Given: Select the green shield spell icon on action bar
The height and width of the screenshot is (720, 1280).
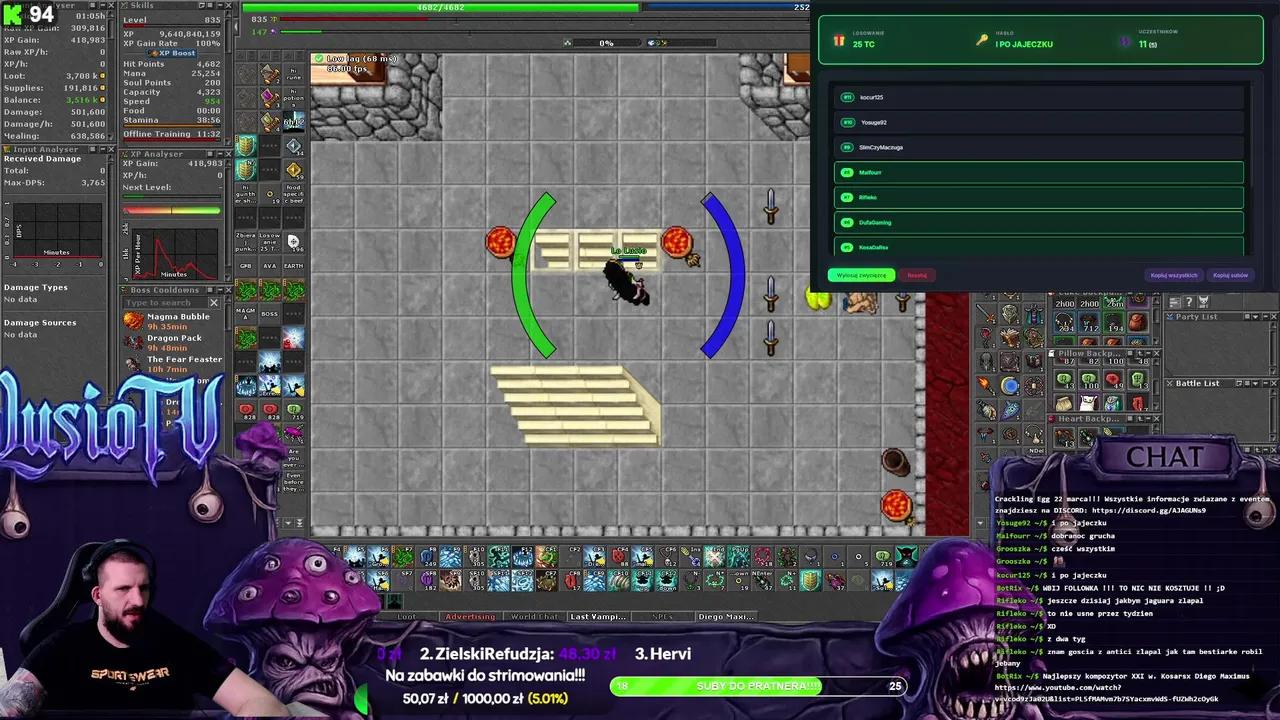Looking at the screenshot, I should pyautogui.click(x=246, y=146).
